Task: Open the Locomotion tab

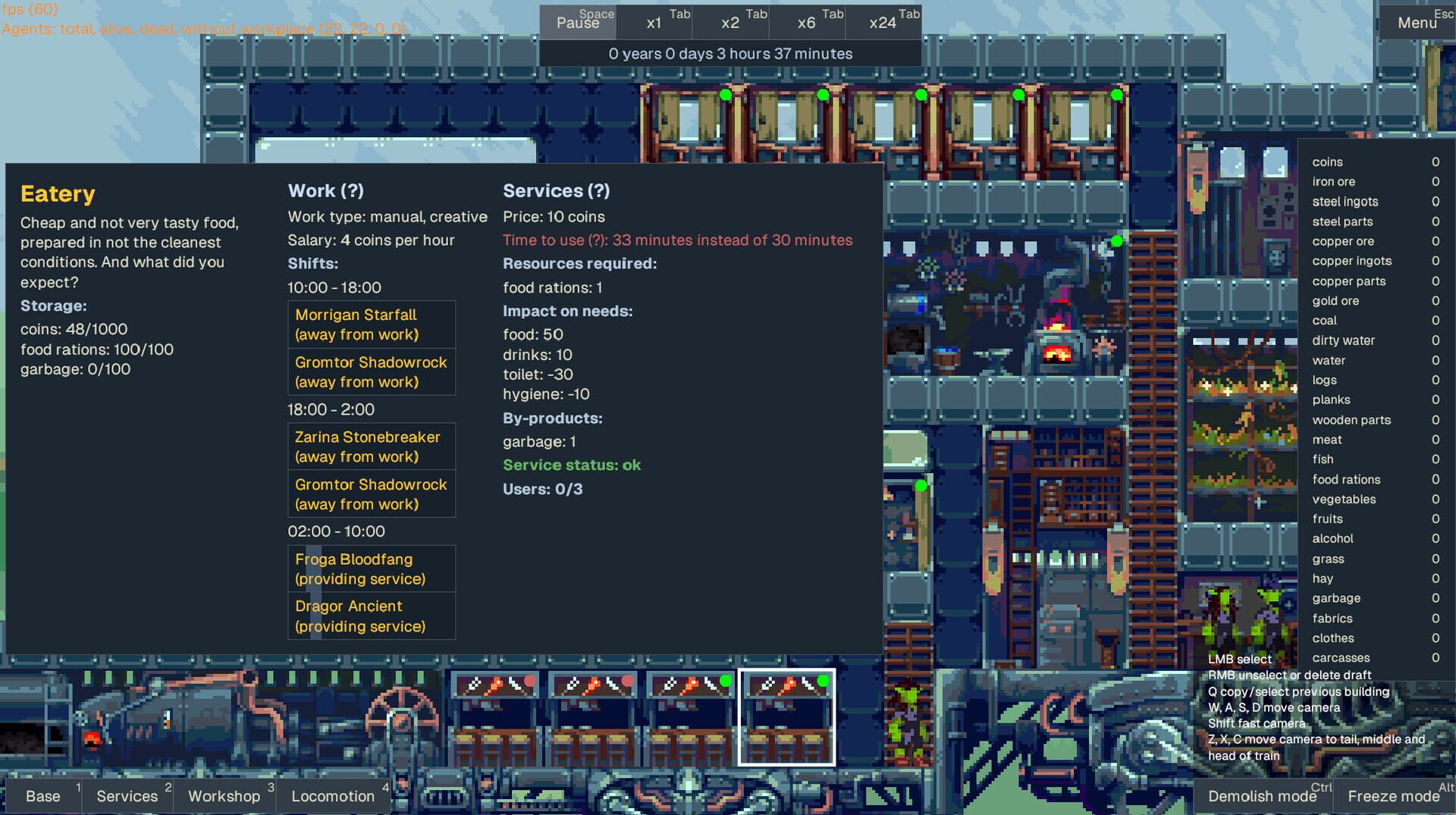Action: pyautogui.click(x=331, y=796)
